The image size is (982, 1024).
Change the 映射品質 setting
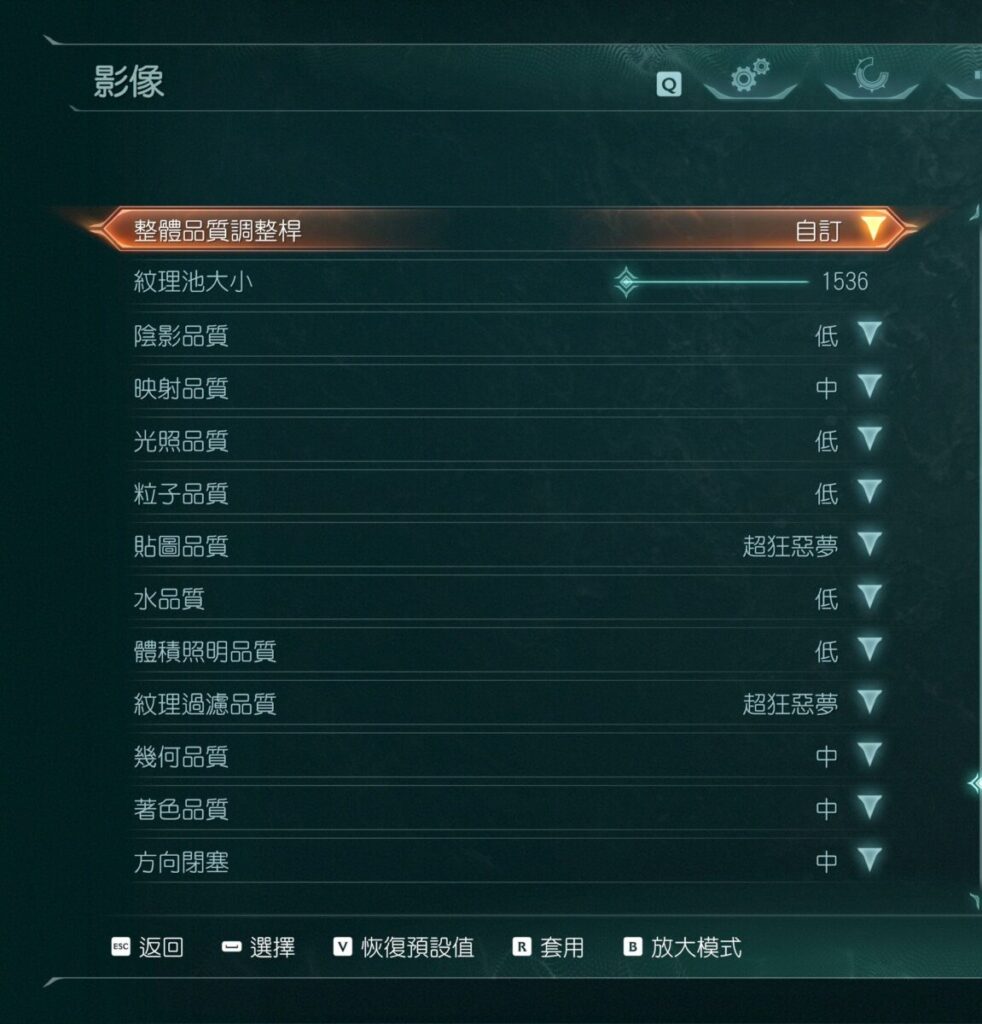pos(869,387)
